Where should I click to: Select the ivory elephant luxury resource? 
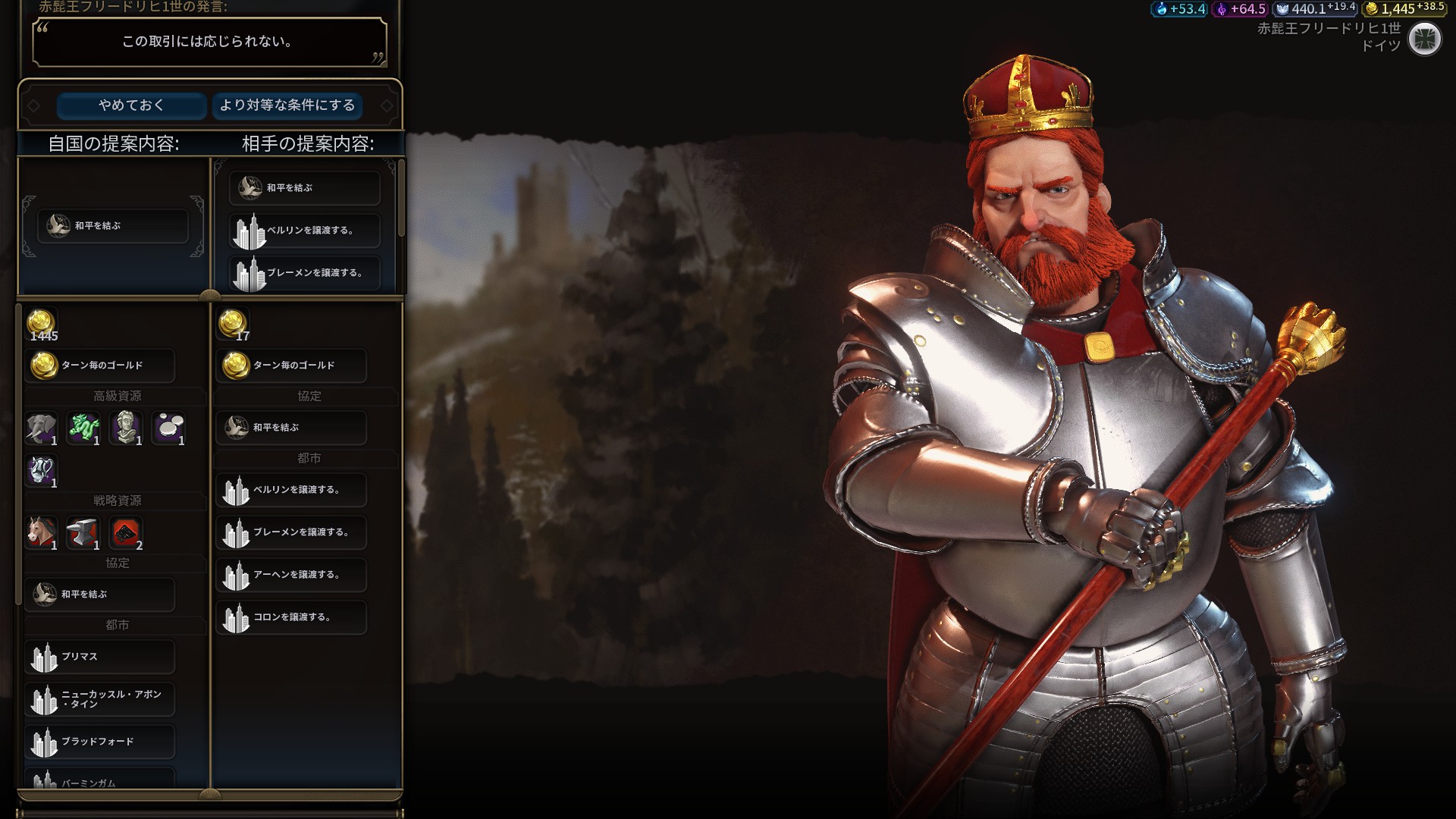tap(42, 428)
